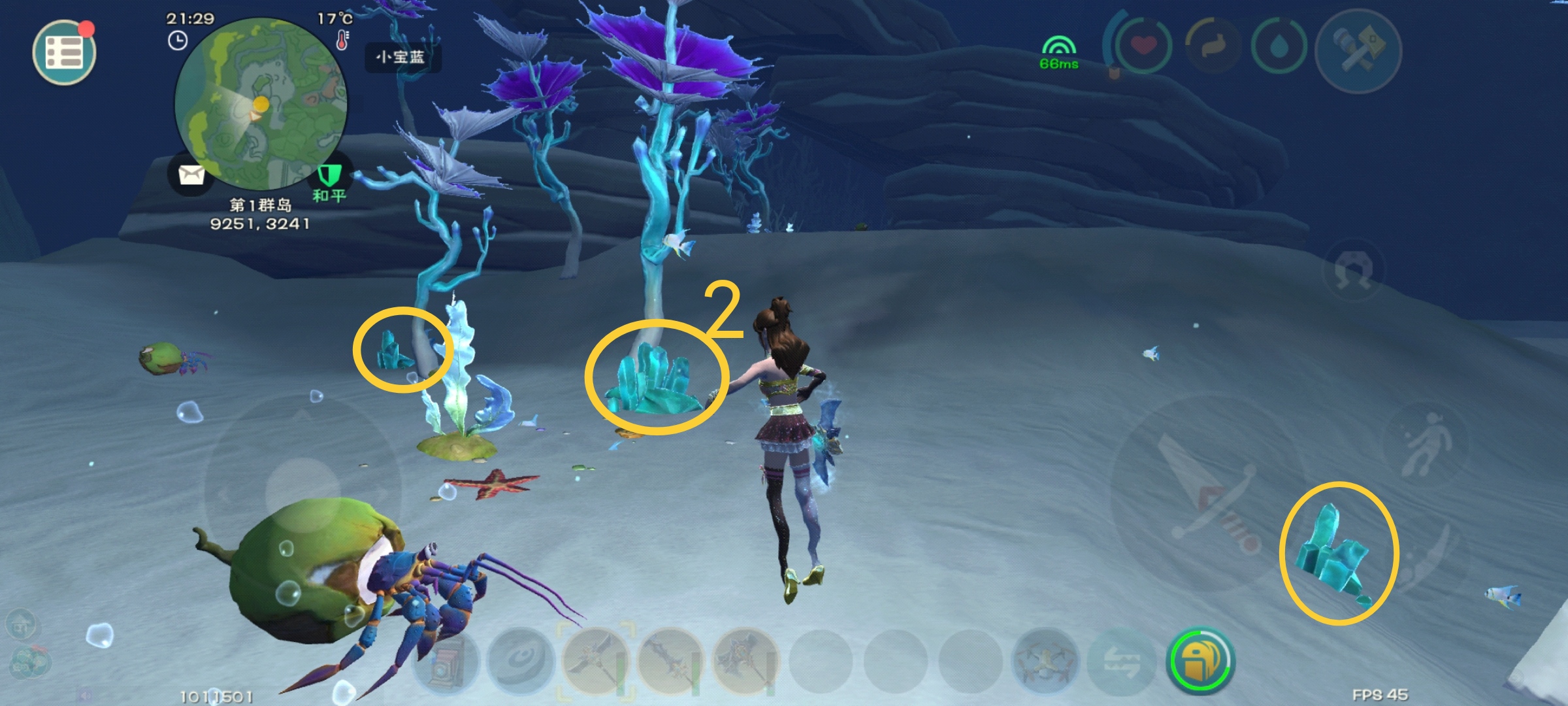The height and width of the screenshot is (706, 1568).
Task: Open the mail envelope icon
Action: (191, 175)
